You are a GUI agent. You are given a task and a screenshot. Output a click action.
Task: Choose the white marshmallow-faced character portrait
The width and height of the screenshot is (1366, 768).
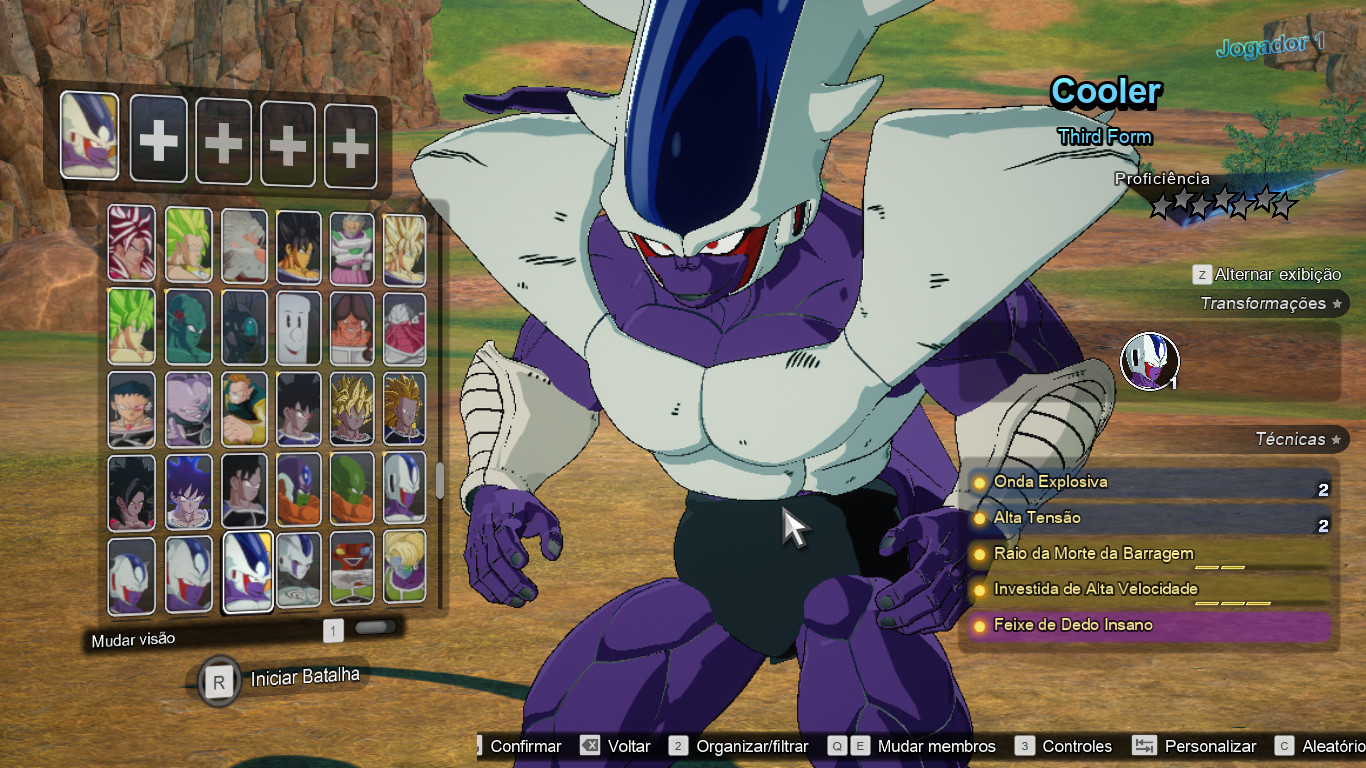pyautogui.click(x=297, y=327)
